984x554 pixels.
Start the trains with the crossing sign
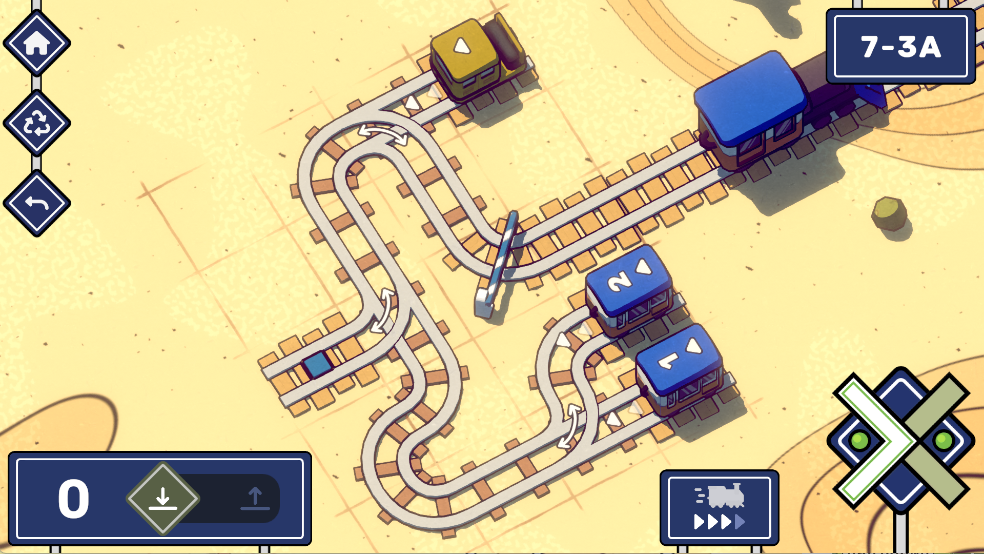[900, 440]
